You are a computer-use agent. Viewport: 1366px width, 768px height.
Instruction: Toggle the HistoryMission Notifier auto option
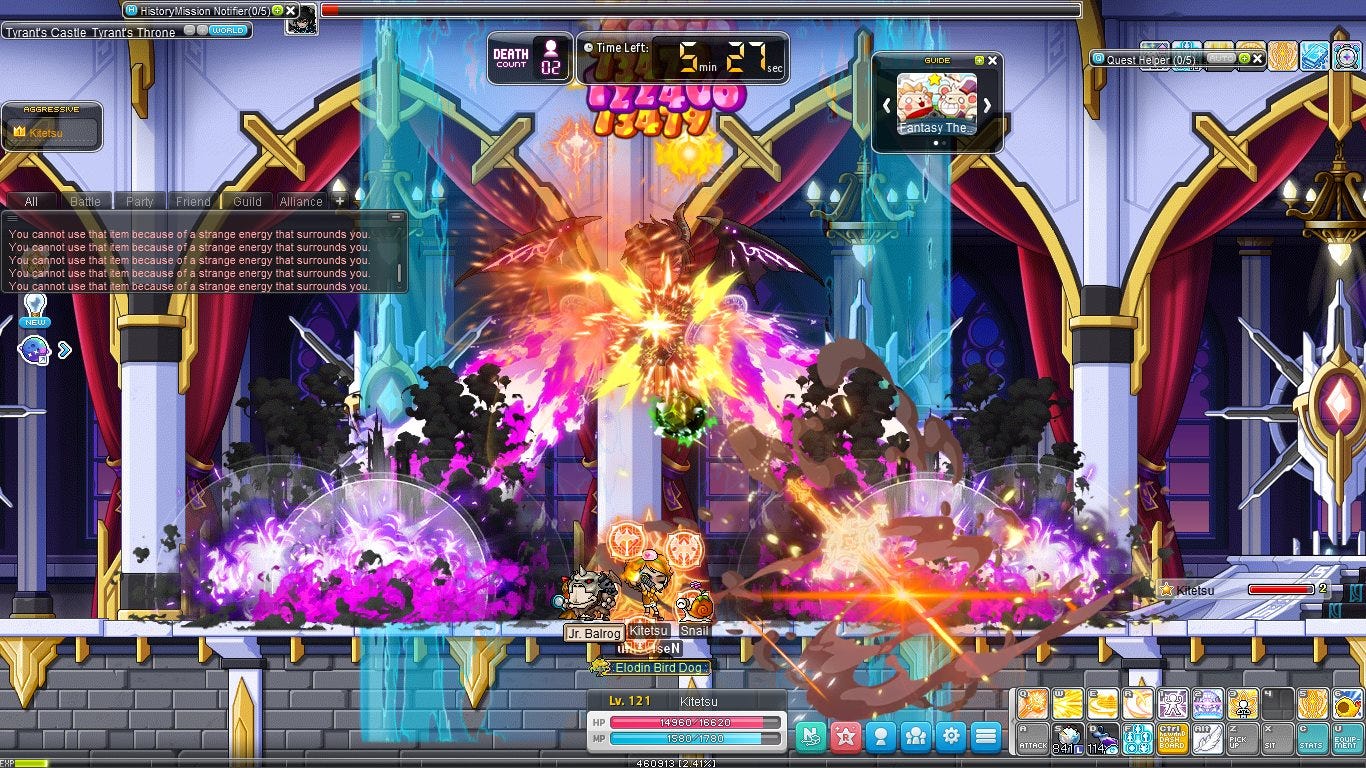click(278, 10)
